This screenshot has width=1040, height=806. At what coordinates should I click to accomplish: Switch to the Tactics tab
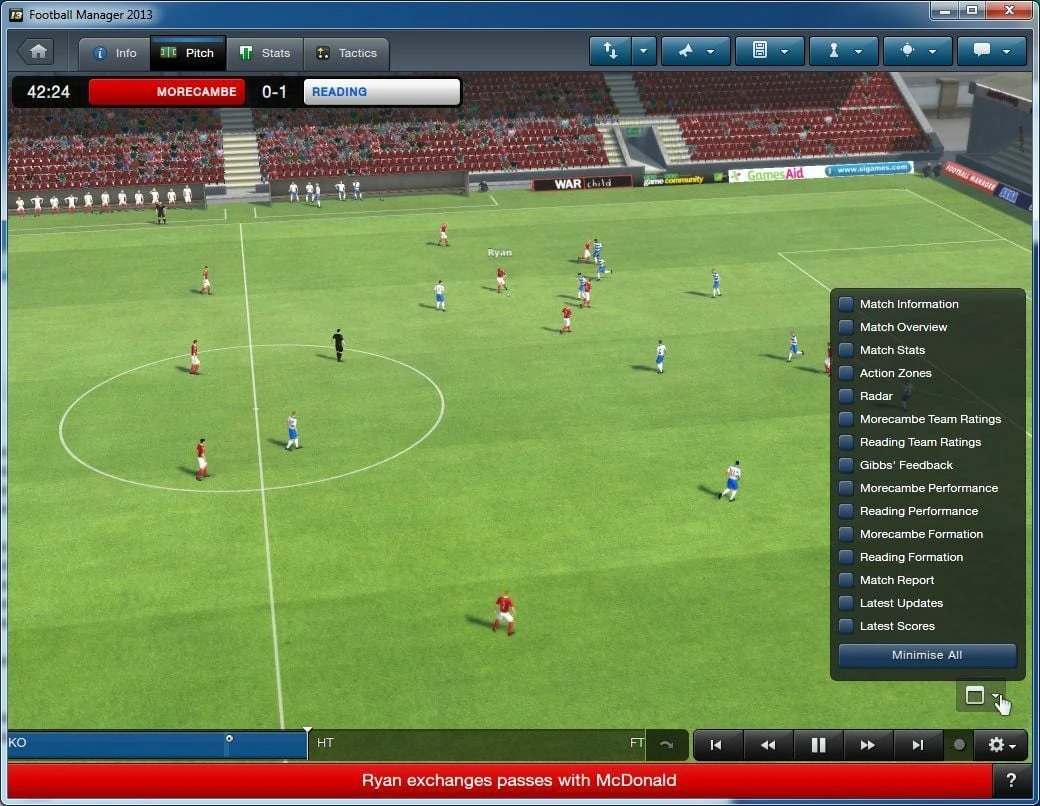pos(346,53)
